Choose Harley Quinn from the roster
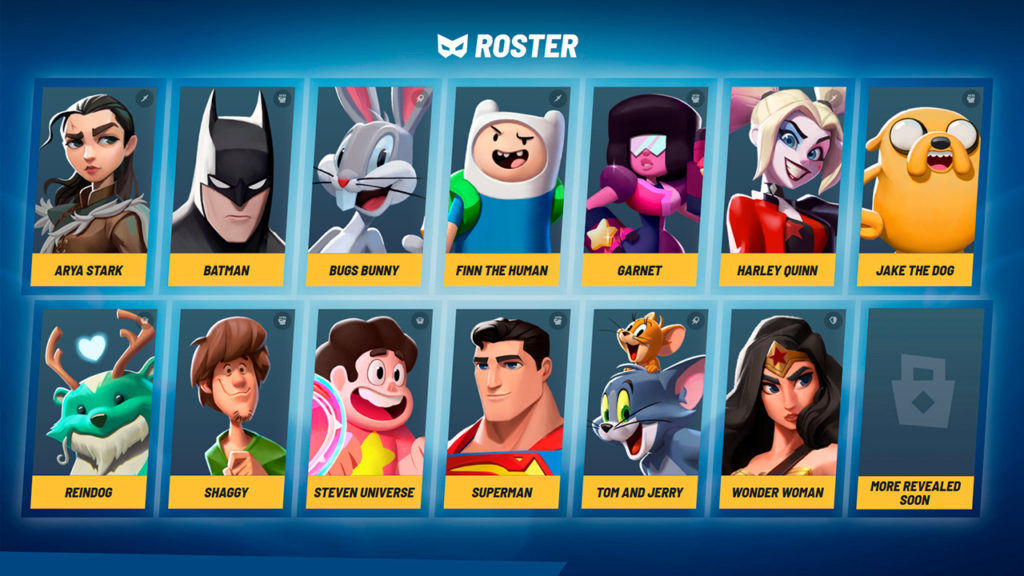Viewport: 1024px width, 576px height. coord(779,185)
